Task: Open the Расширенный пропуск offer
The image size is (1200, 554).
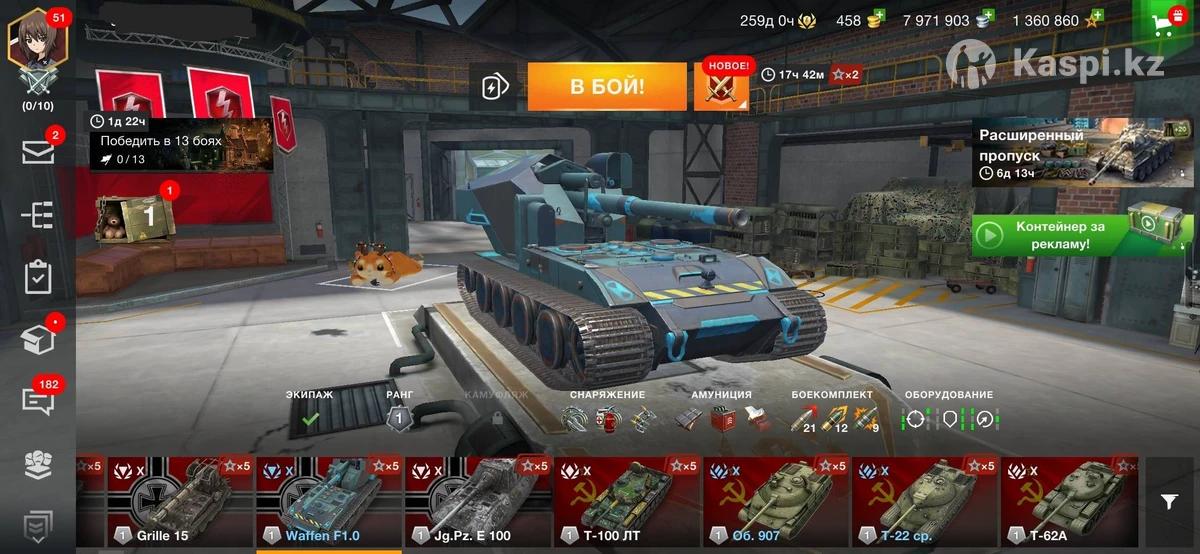Action: 1068,152
